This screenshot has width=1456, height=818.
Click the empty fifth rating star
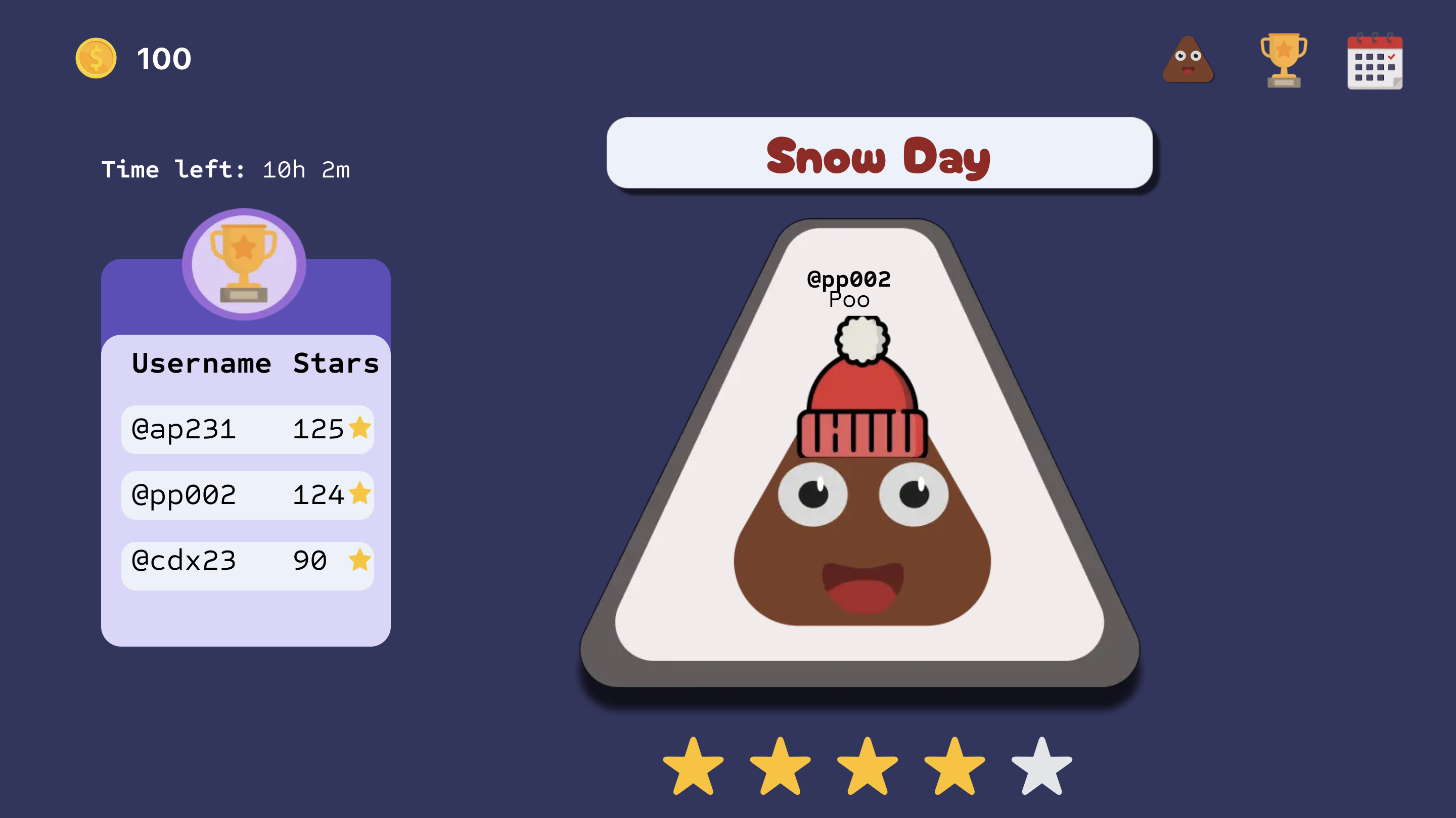(x=1041, y=767)
